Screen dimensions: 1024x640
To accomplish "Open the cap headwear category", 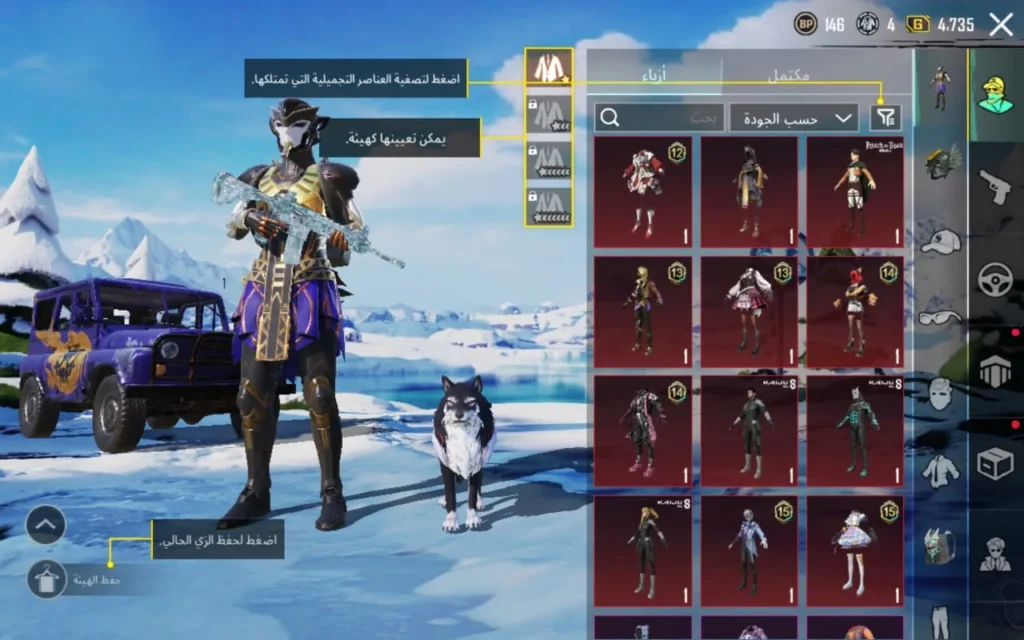I will 941,241.
